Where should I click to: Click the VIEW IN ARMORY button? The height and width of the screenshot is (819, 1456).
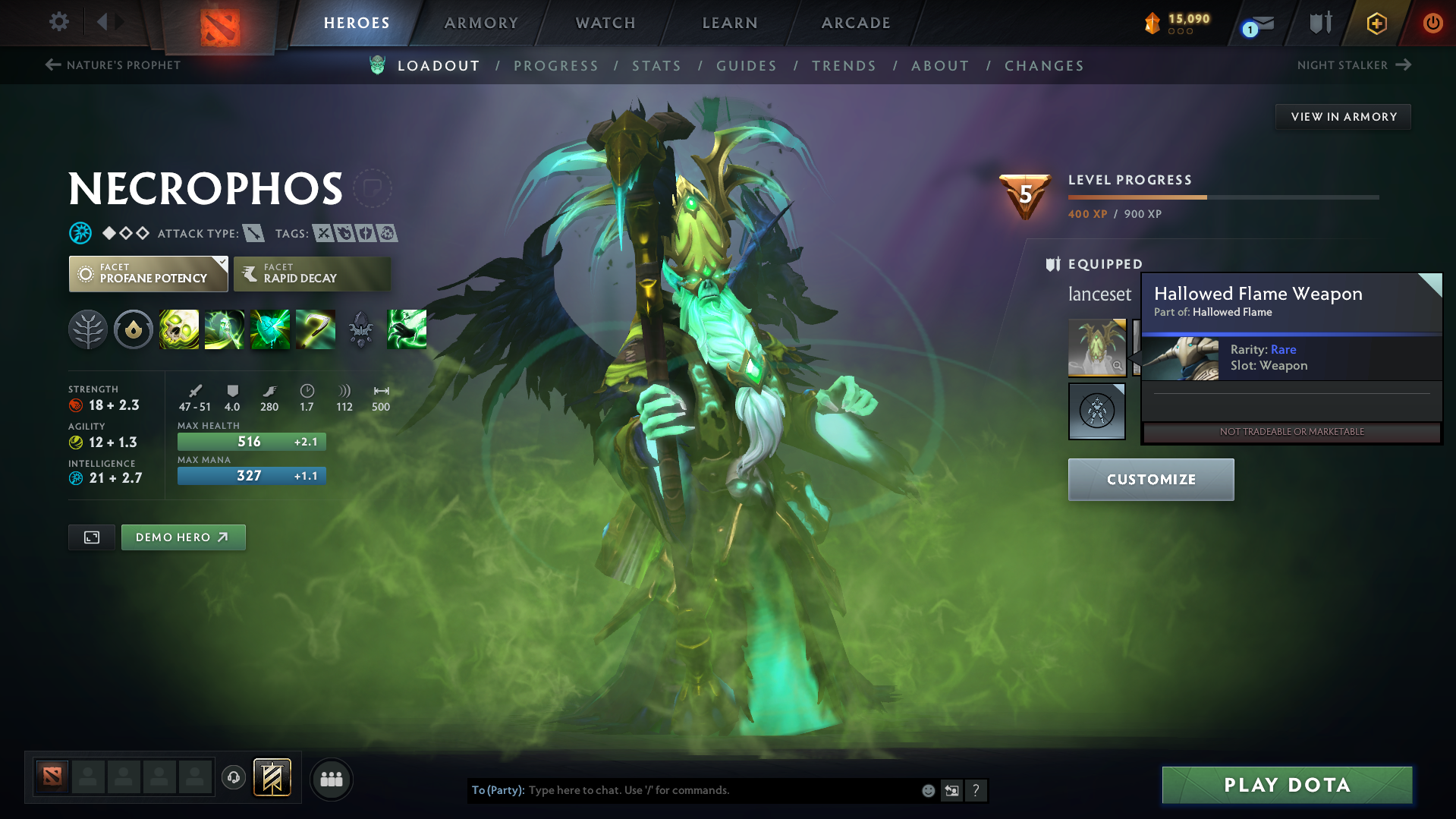(x=1343, y=116)
